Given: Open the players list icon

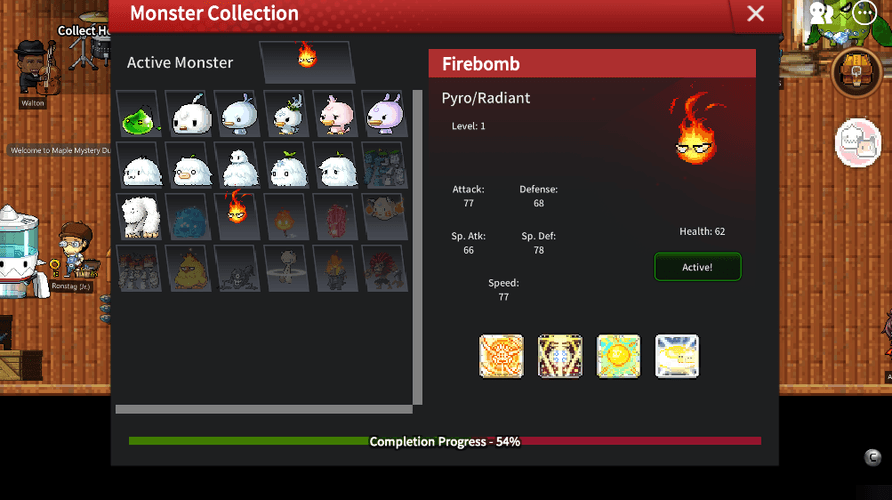Looking at the screenshot, I should pos(822,13).
